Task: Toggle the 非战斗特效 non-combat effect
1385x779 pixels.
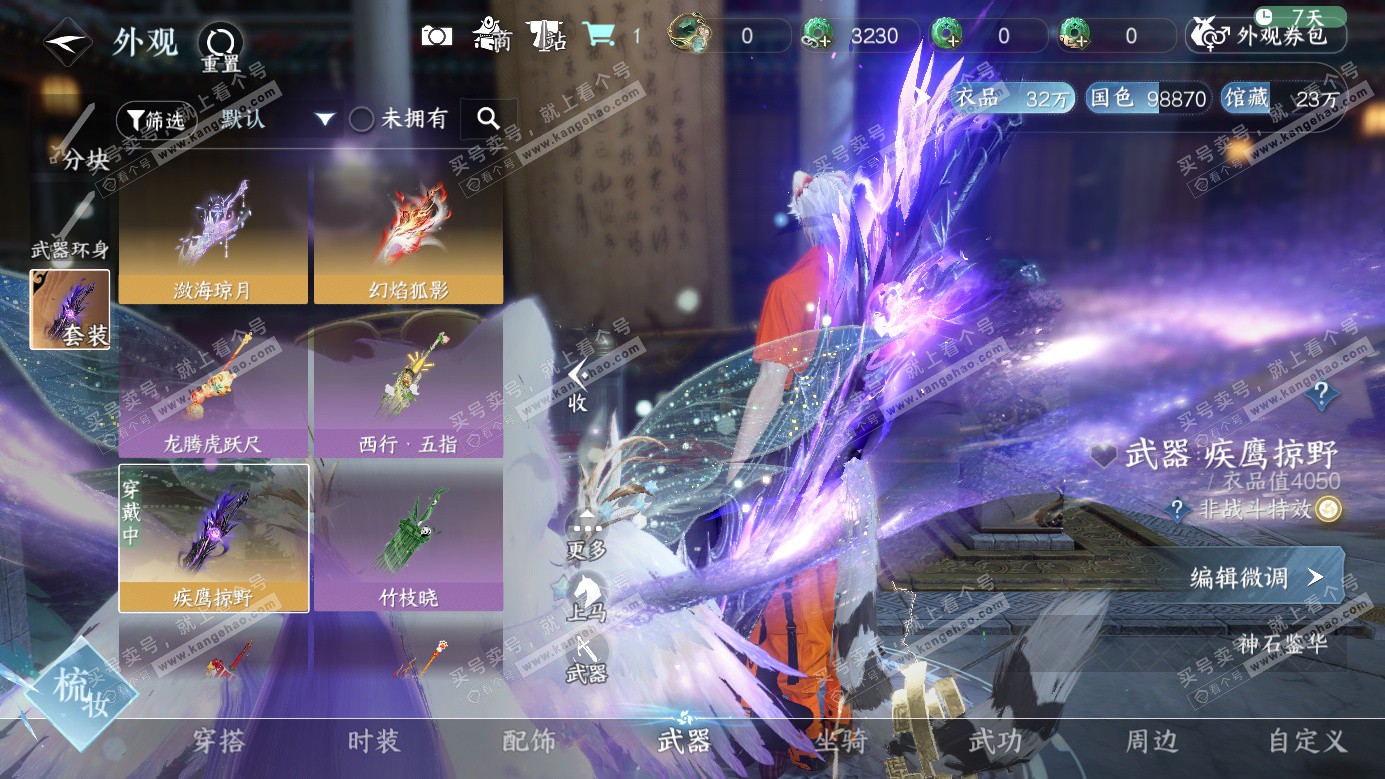Action: [x=1327, y=510]
